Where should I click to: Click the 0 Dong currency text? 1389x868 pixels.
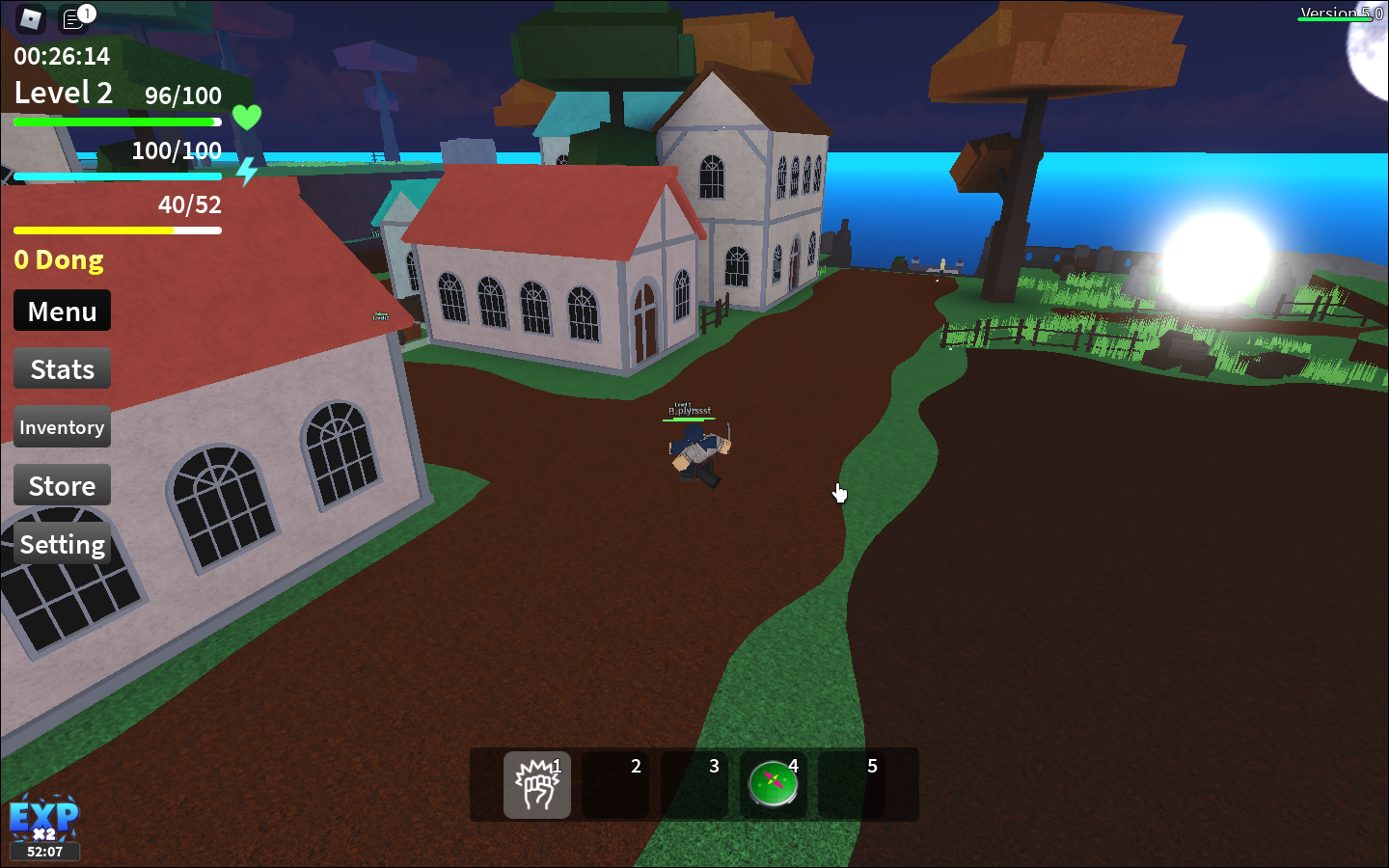(x=58, y=259)
